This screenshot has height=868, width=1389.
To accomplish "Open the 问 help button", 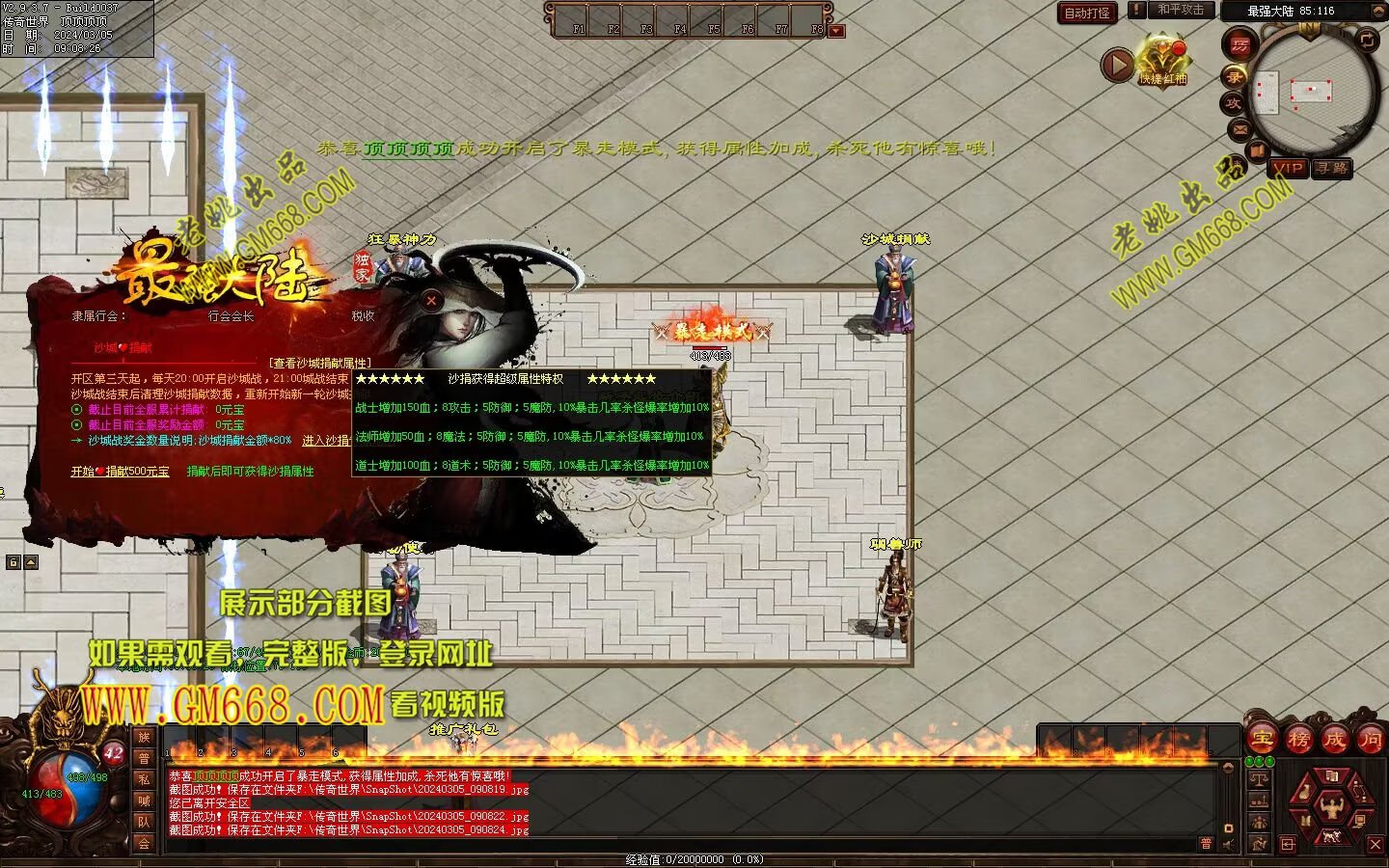I will (x=1370, y=739).
